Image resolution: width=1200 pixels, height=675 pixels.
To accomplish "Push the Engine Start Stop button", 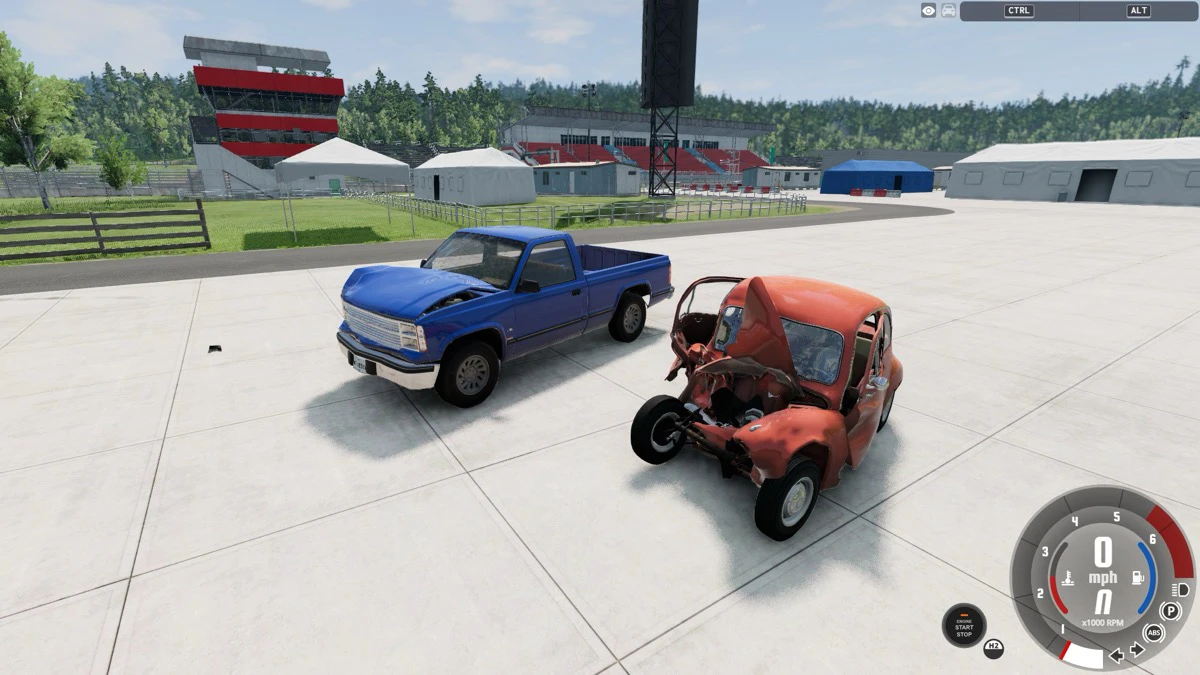I will 964,626.
